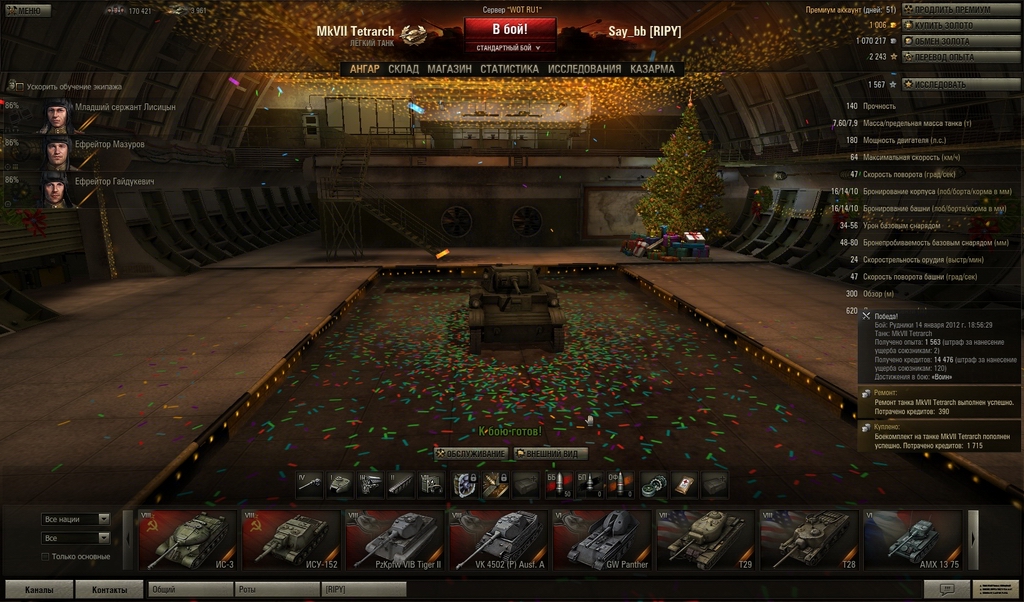Expand the Стандартный бой battle type selector
Viewport: 1024px width, 602px height.
pyautogui.click(x=509, y=47)
